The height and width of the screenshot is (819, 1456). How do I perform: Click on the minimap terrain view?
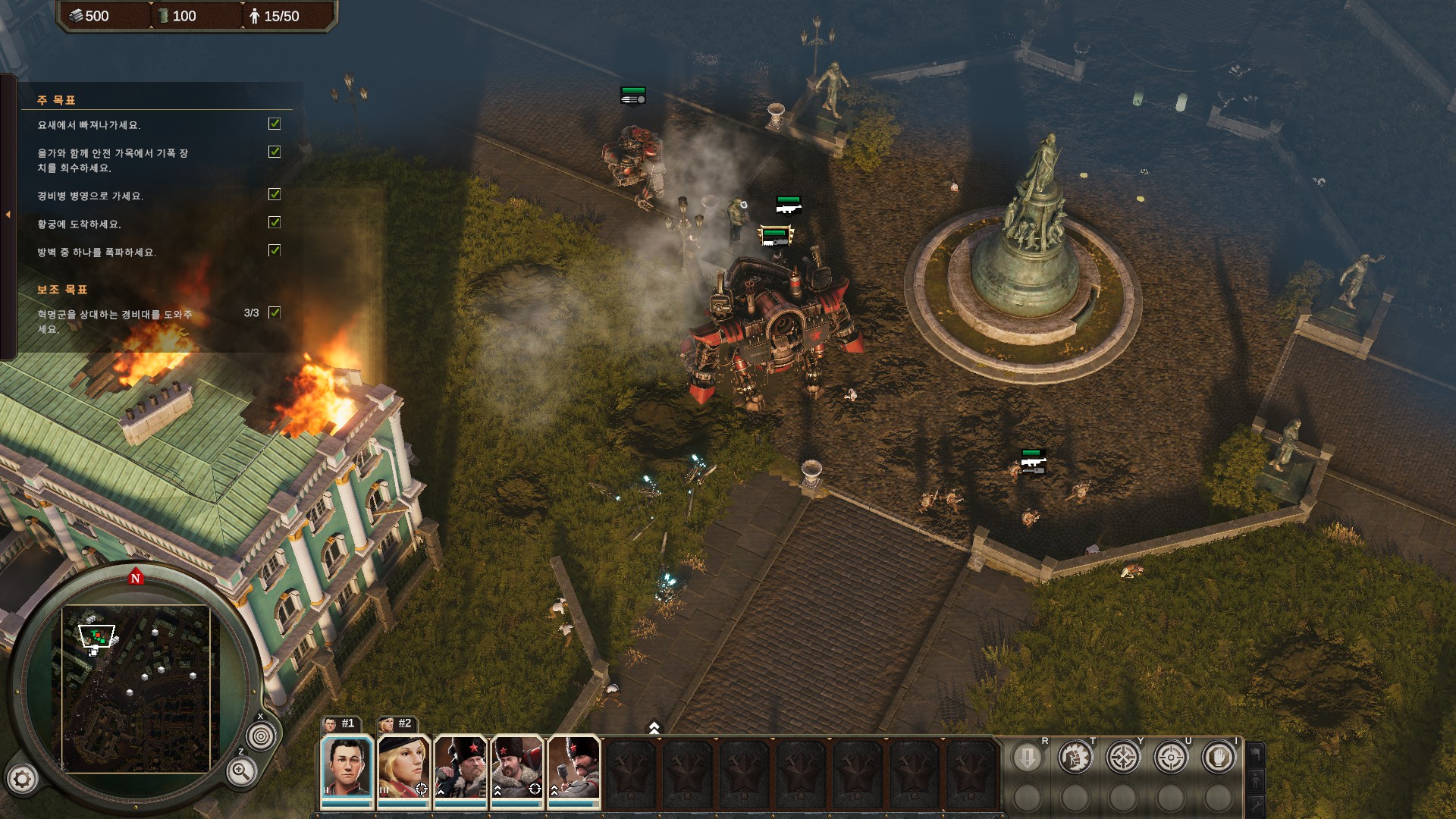pos(136,689)
